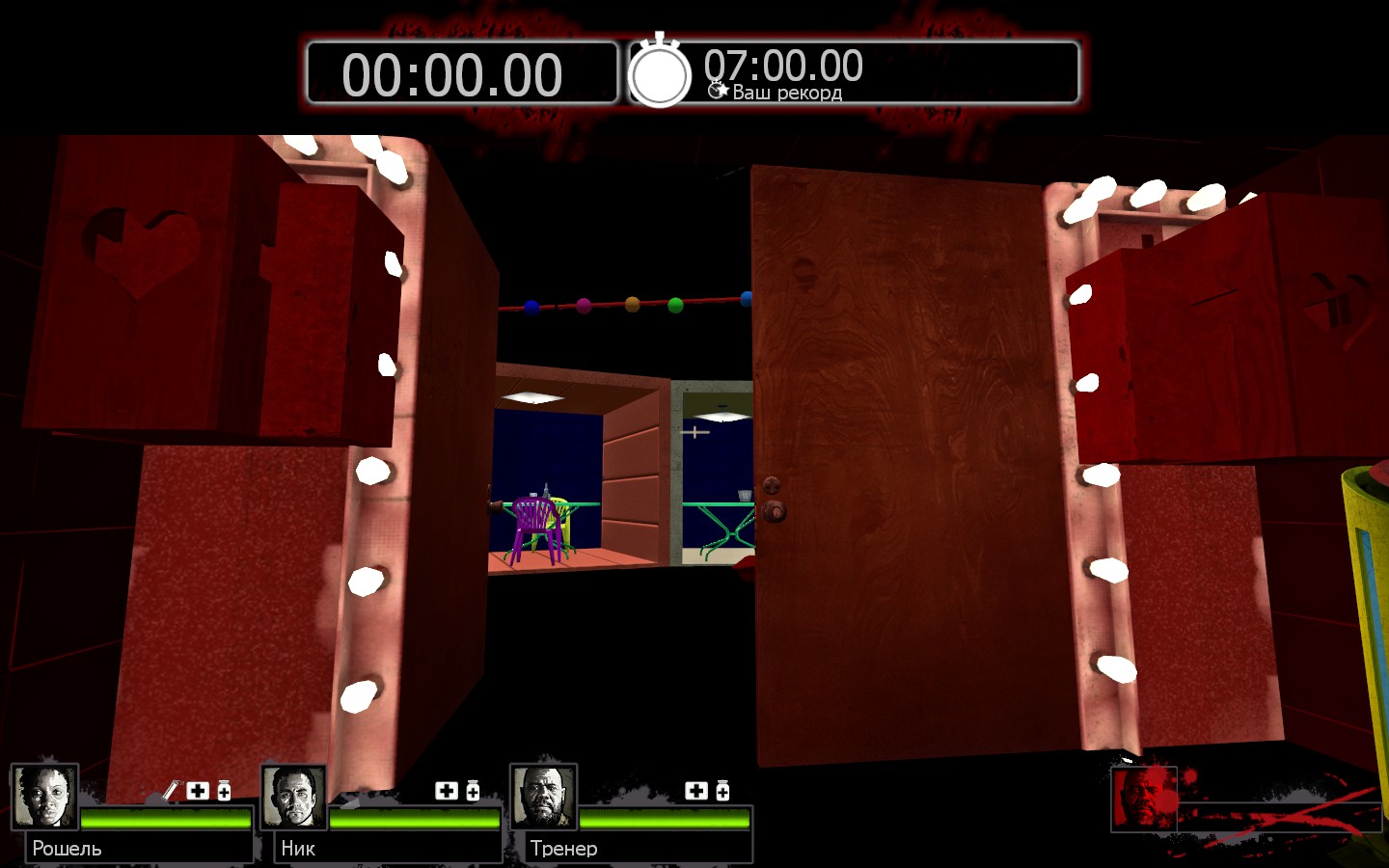1389x868 pixels.
Task: Select Ник's teammate portrait
Action: (x=294, y=797)
